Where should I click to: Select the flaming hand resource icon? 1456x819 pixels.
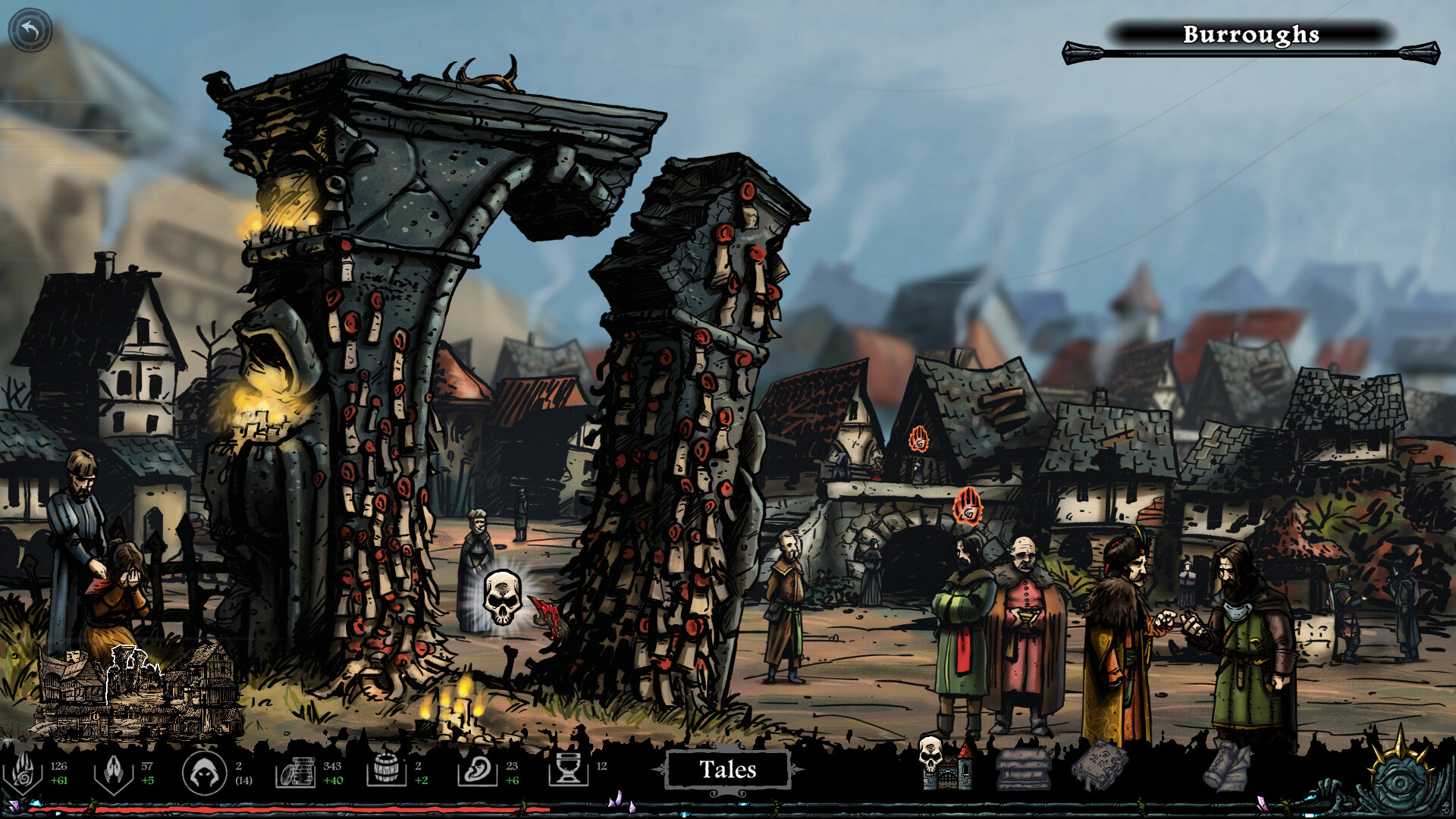[x=23, y=772]
